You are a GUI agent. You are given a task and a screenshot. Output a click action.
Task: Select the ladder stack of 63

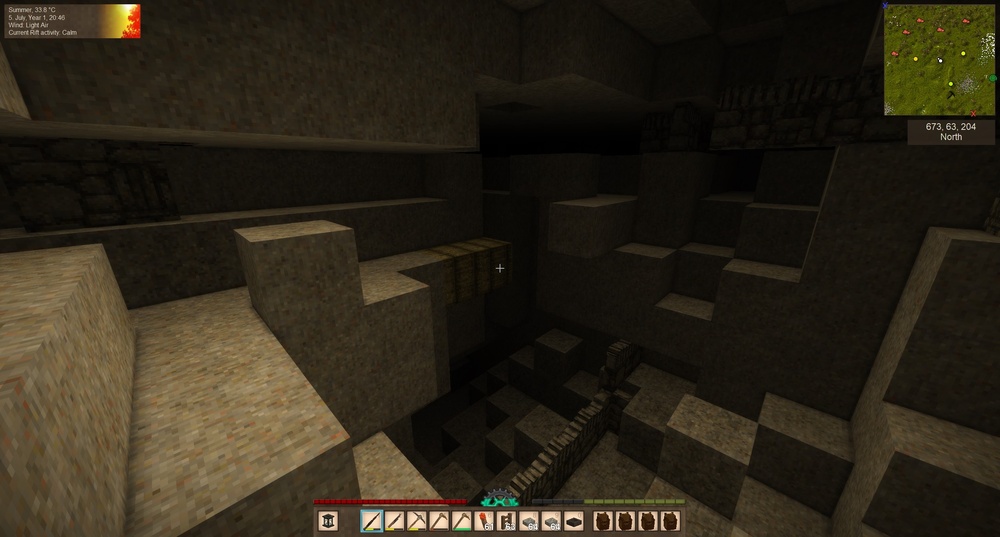click(506, 521)
